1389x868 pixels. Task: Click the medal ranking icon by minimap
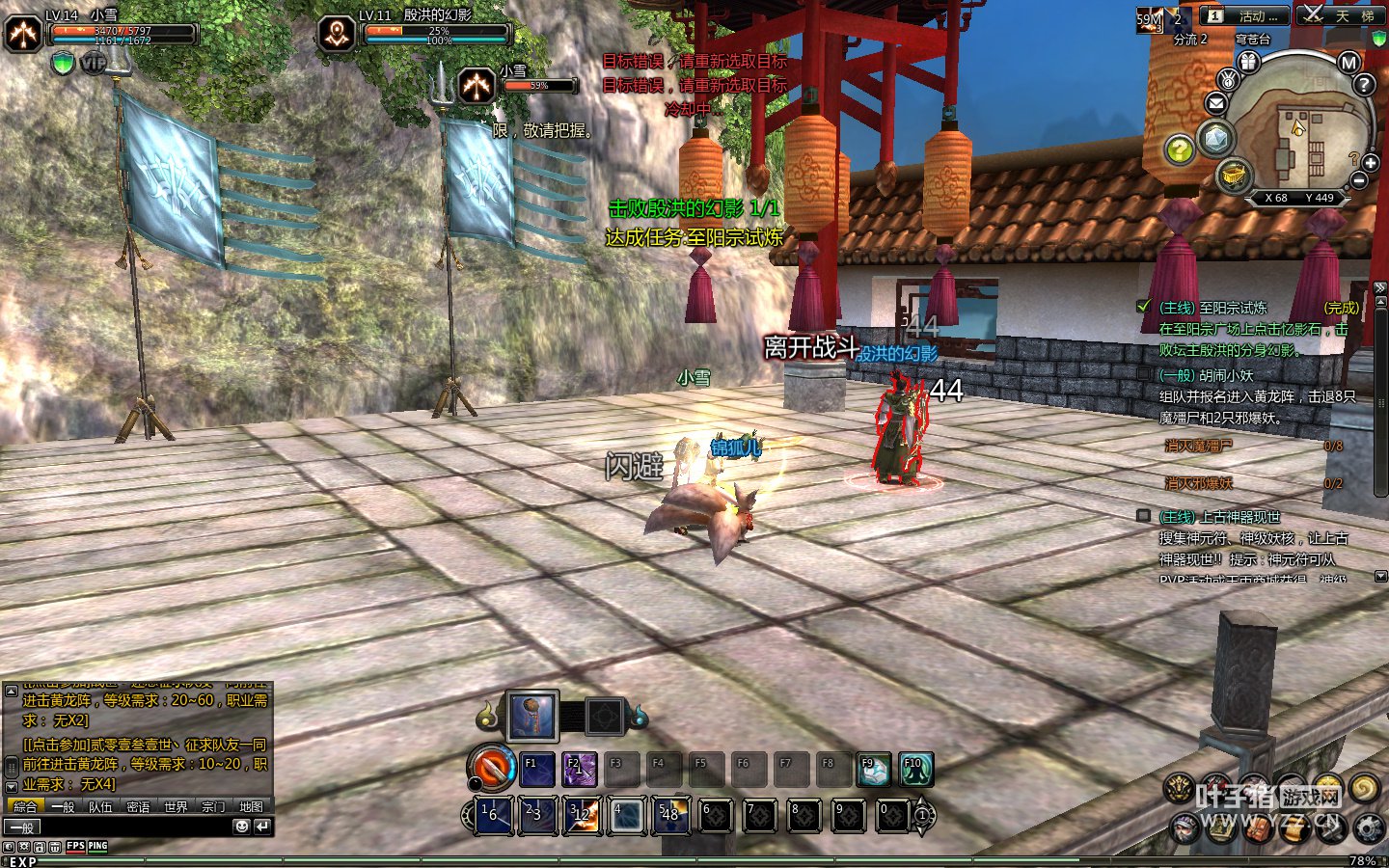1228,79
